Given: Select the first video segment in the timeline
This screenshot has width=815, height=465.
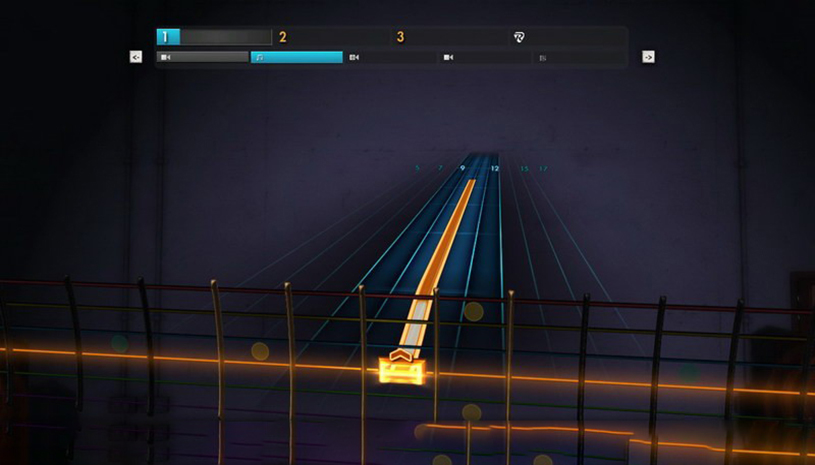Looking at the screenshot, I should (202, 57).
